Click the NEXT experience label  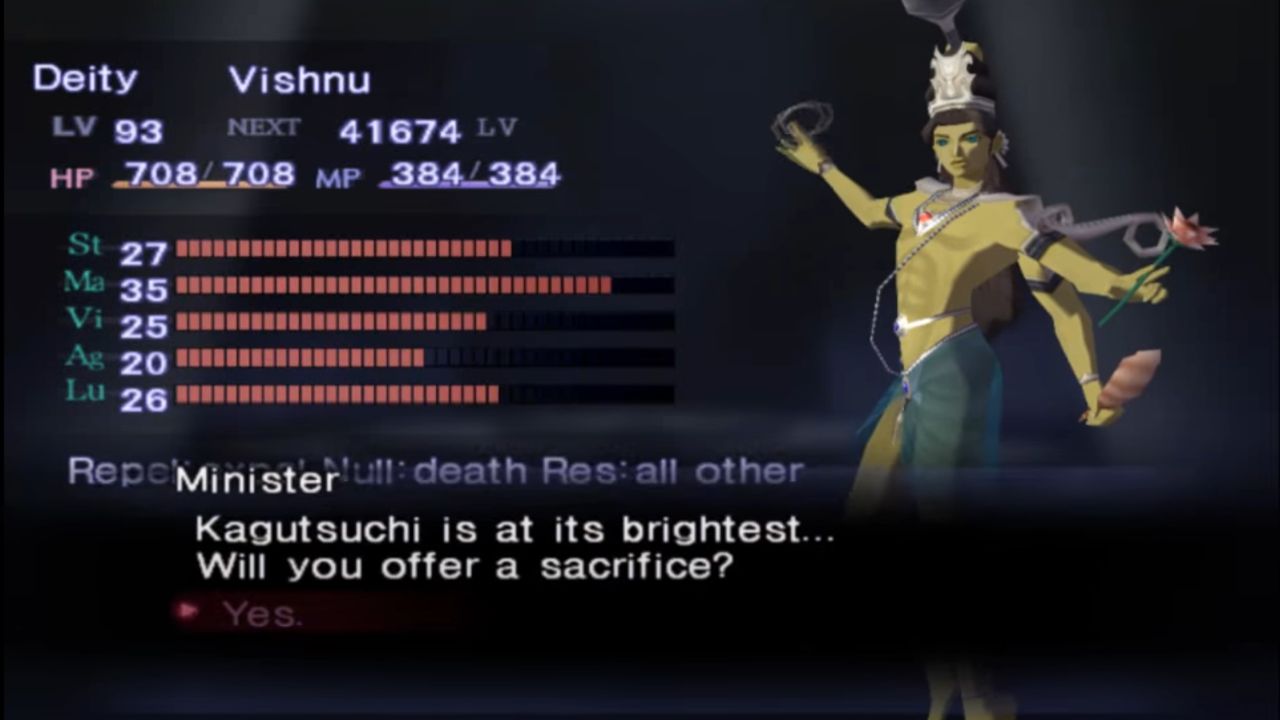point(262,128)
